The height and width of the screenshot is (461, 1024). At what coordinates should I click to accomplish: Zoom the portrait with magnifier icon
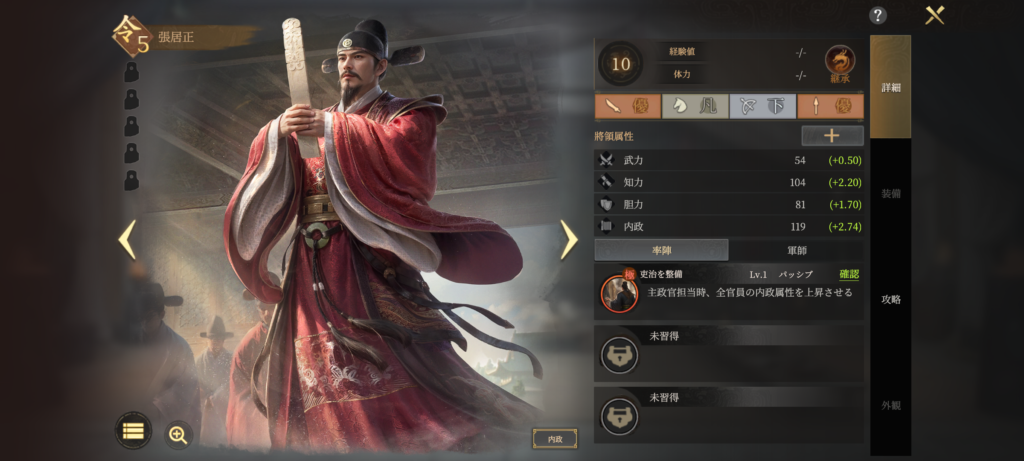point(178,434)
